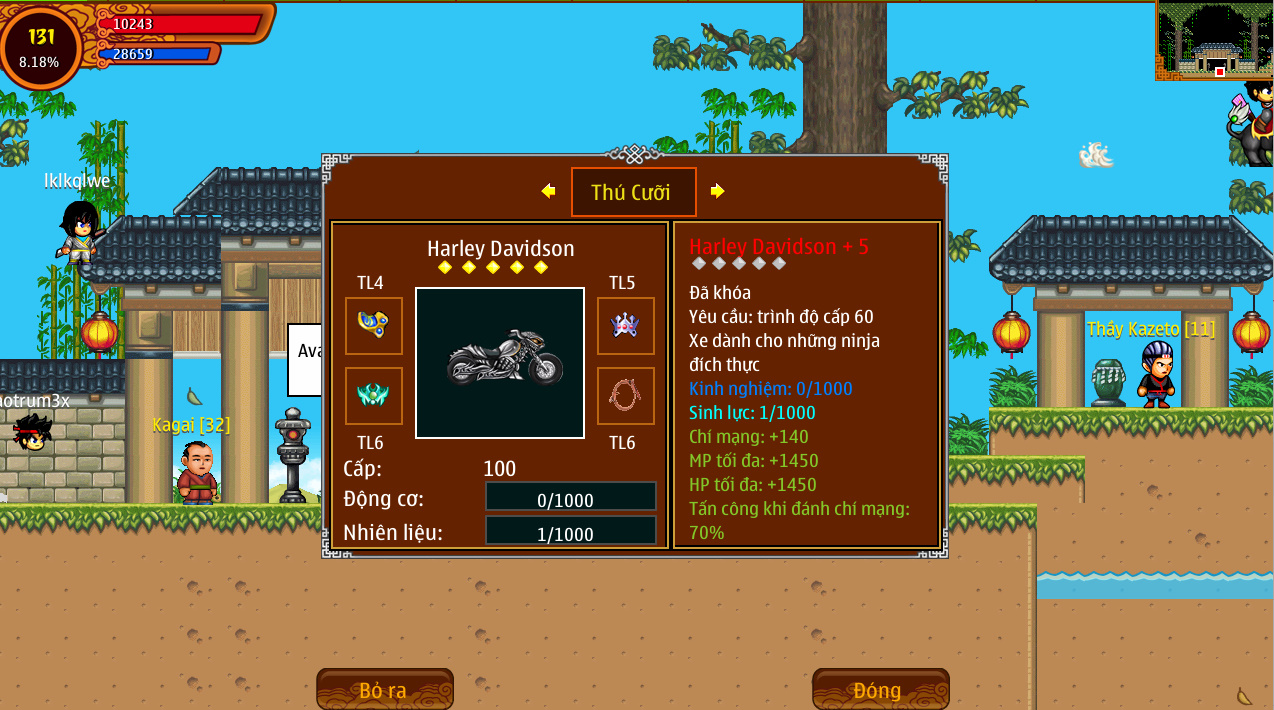Select the TL5 purple armor piece slot
This screenshot has width=1274, height=710.
(x=625, y=325)
